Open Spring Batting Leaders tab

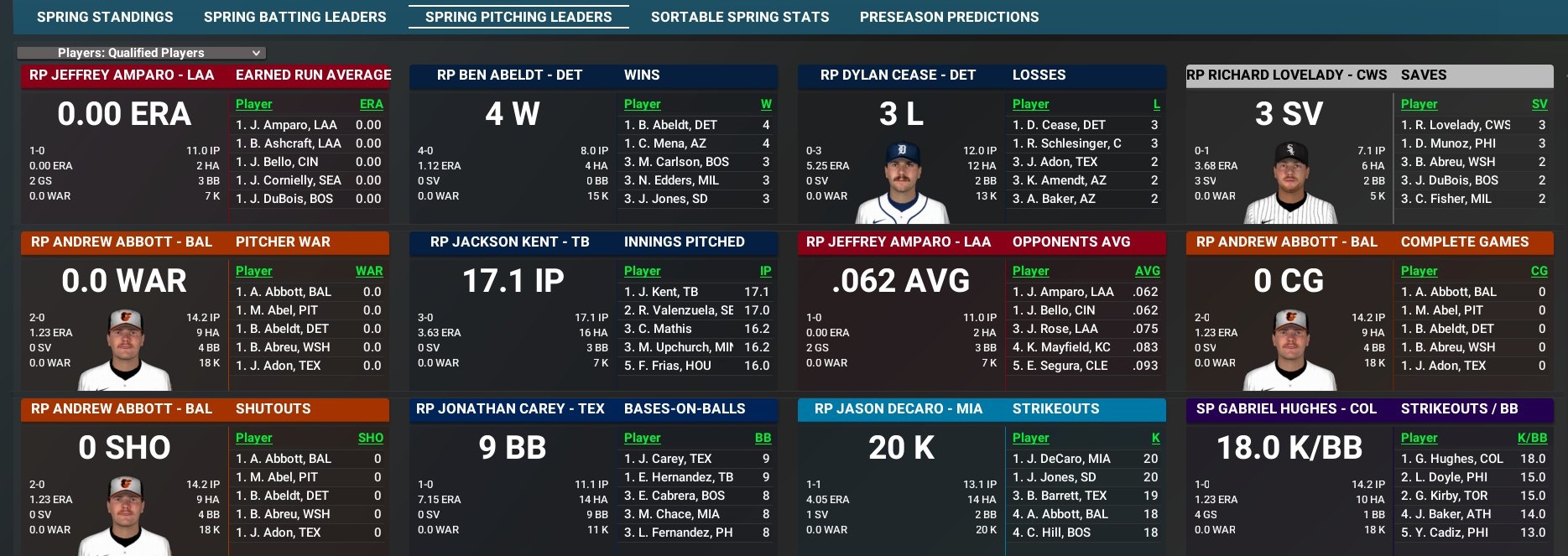click(294, 17)
